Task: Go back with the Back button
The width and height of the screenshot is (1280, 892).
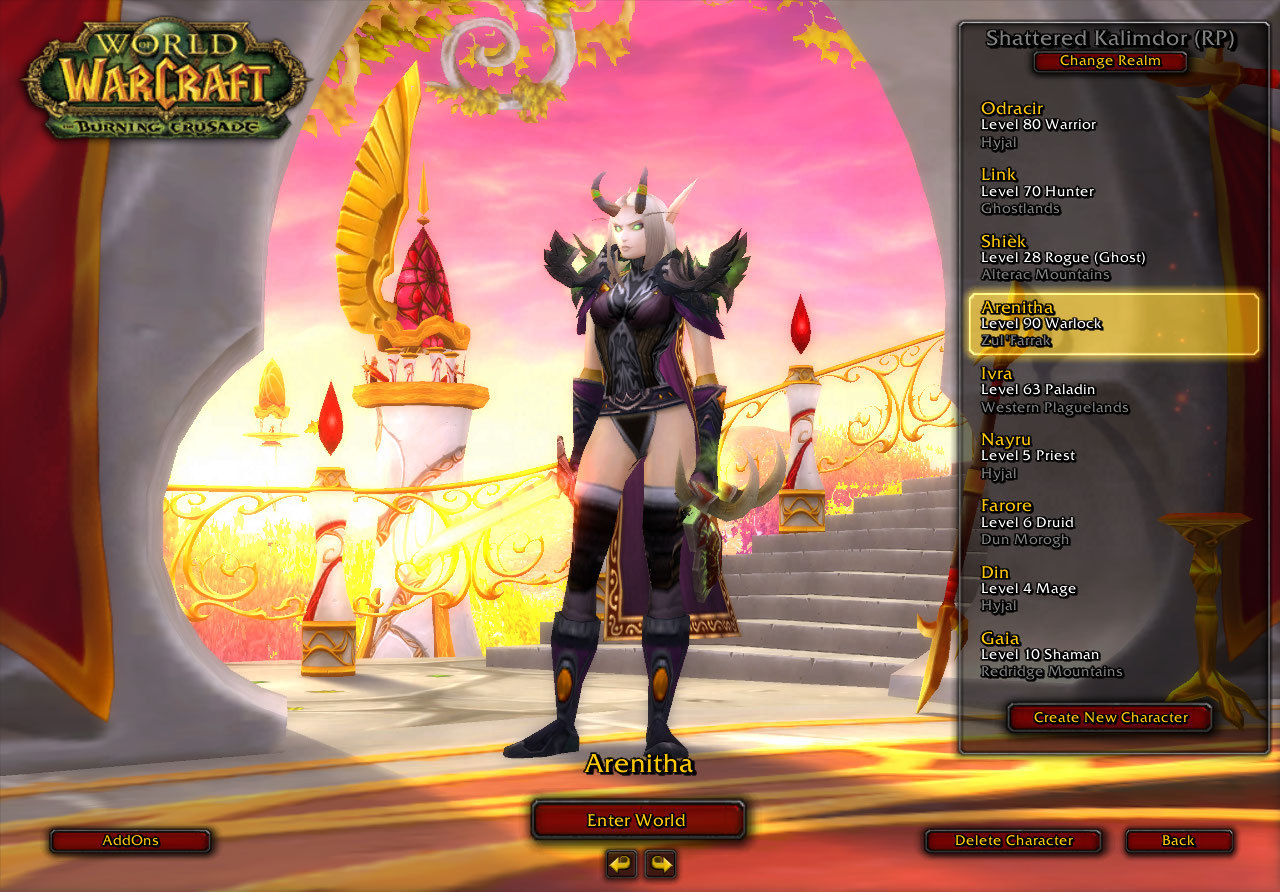Action: tap(1178, 841)
